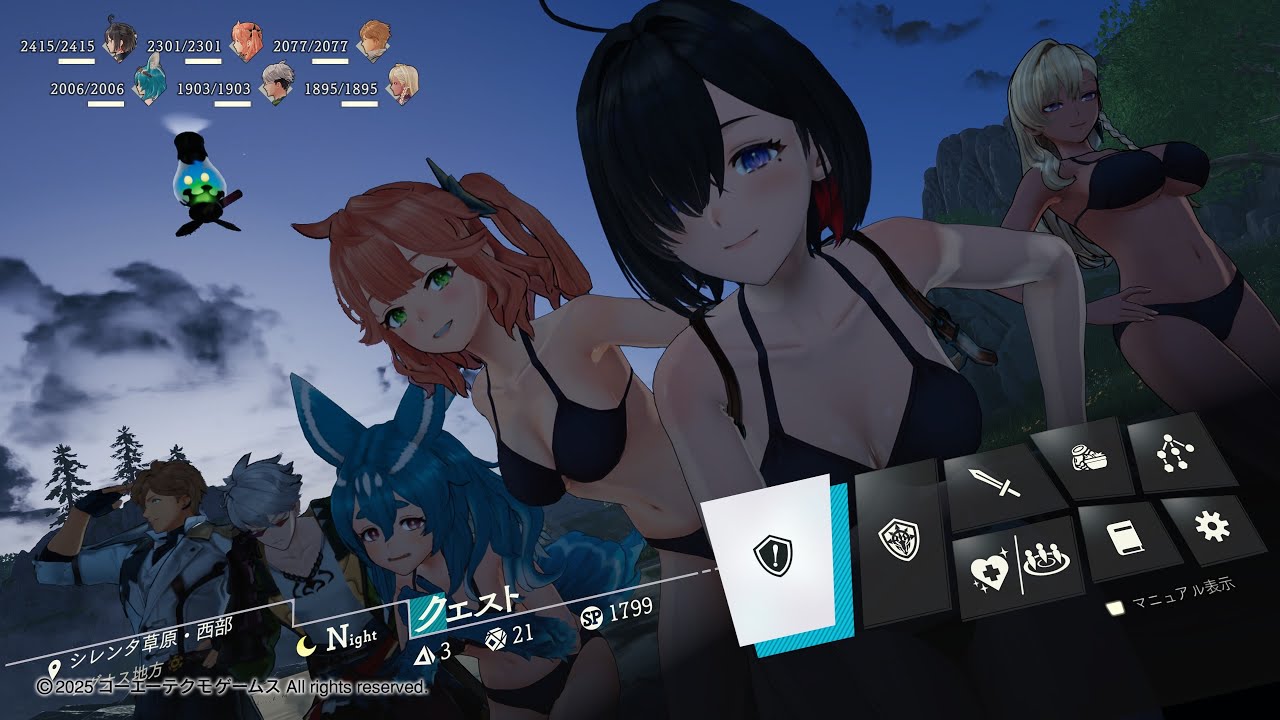
Task: Select the orange-haired party member portrait
Action: (245, 40)
